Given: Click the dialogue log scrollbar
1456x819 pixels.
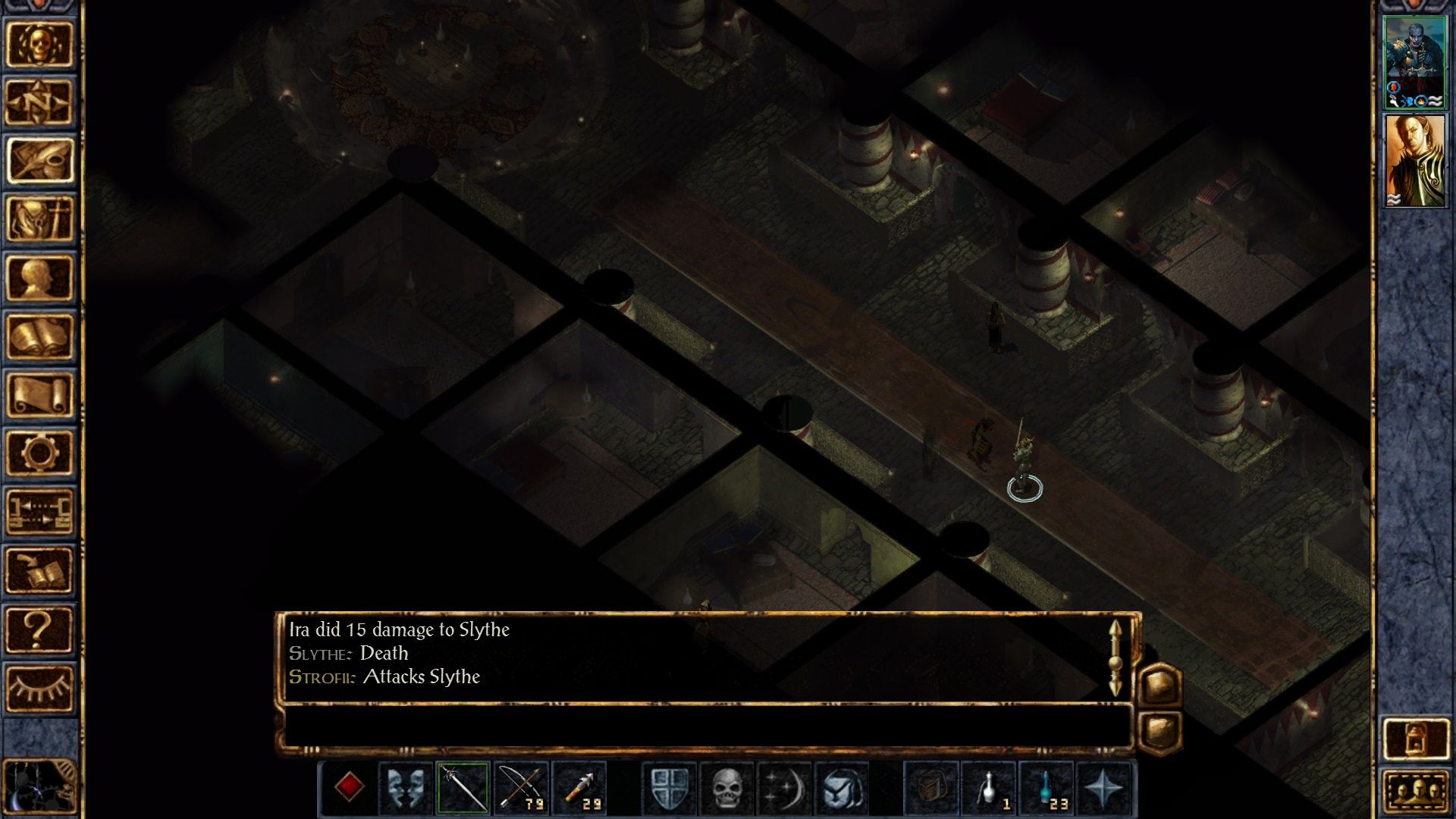Looking at the screenshot, I should tap(1115, 658).
